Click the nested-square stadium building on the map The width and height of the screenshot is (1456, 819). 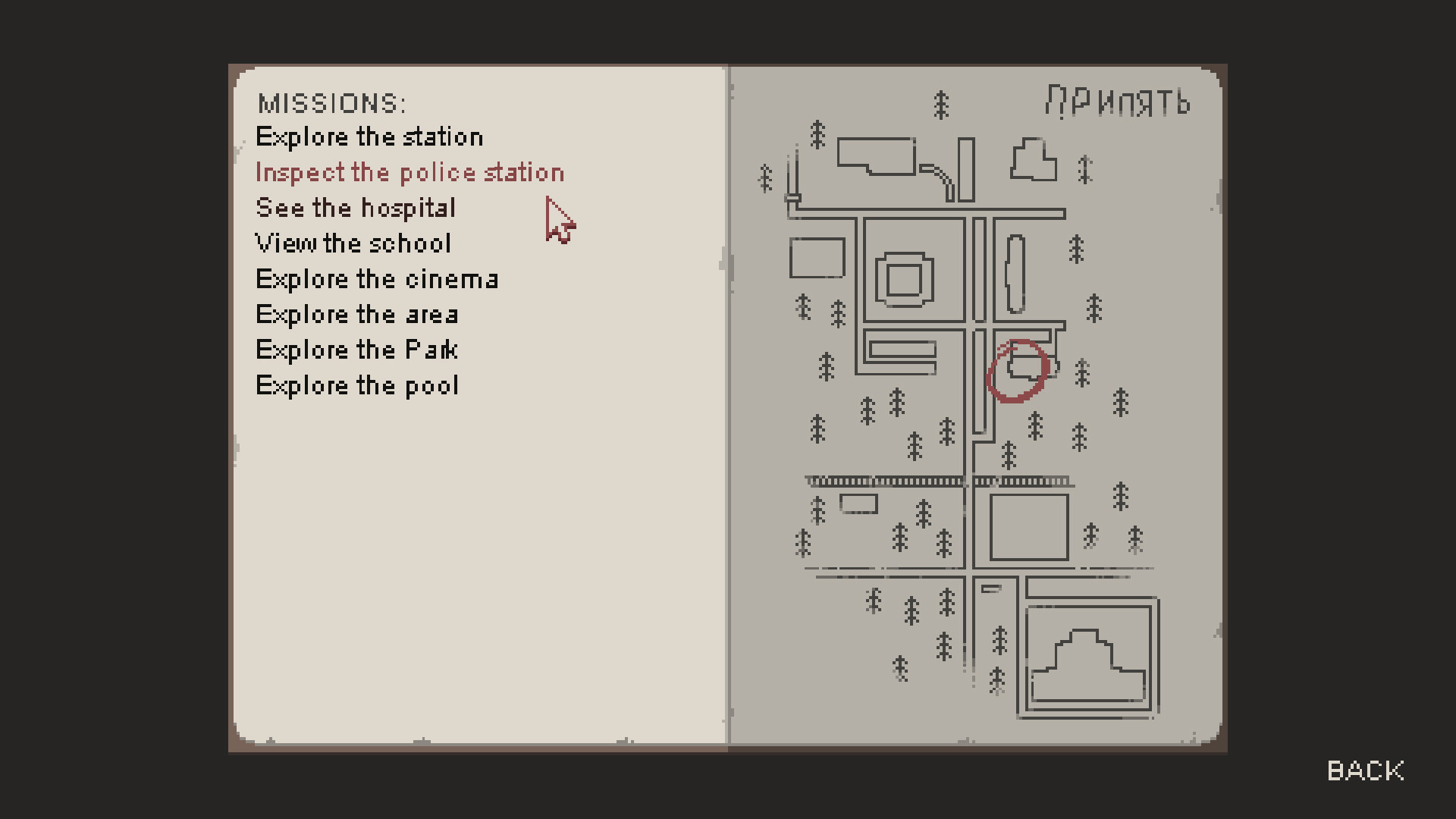click(x=905, y=281)
